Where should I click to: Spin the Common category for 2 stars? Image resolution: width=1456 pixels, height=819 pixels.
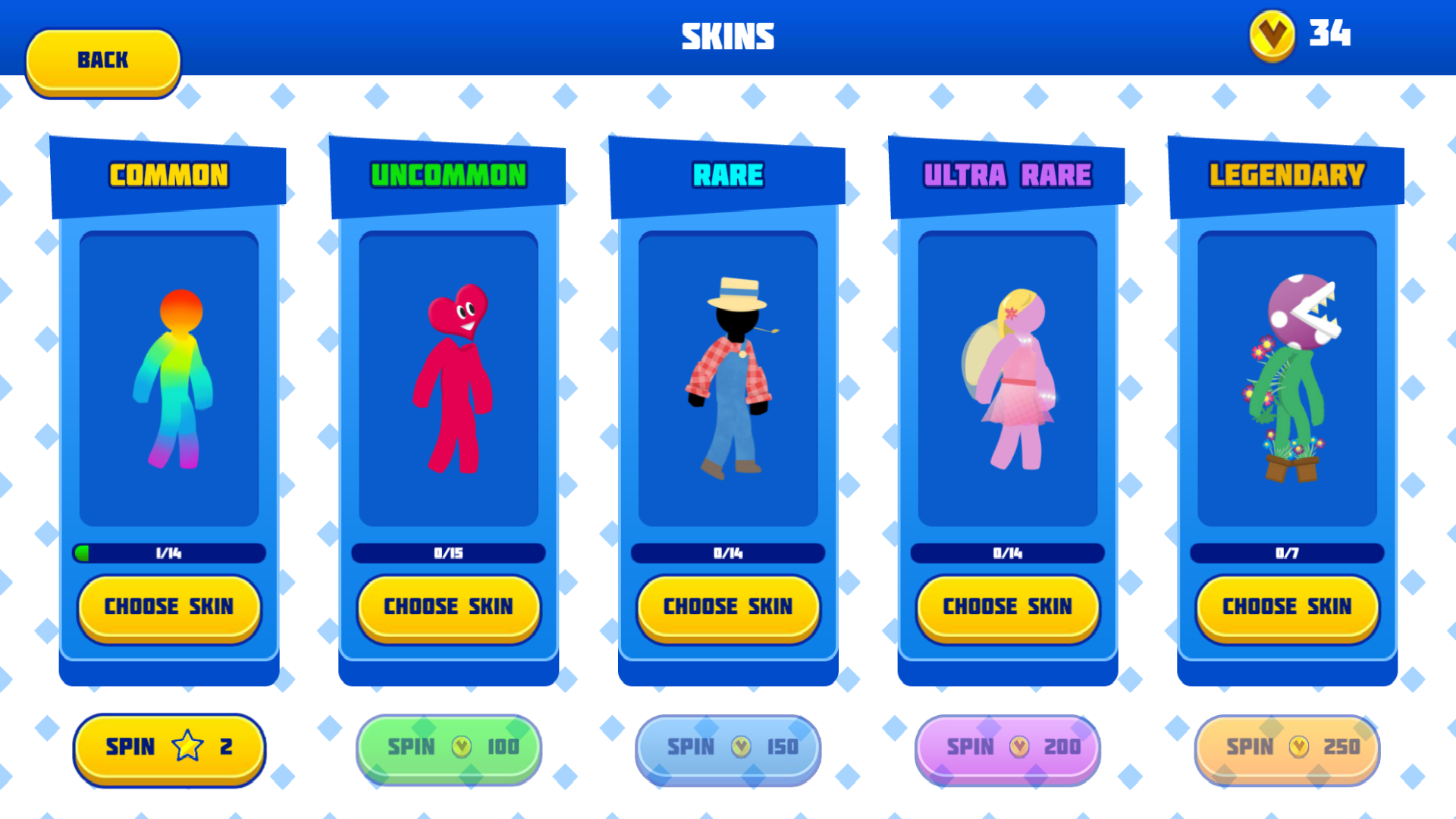[x=168, y=747]
